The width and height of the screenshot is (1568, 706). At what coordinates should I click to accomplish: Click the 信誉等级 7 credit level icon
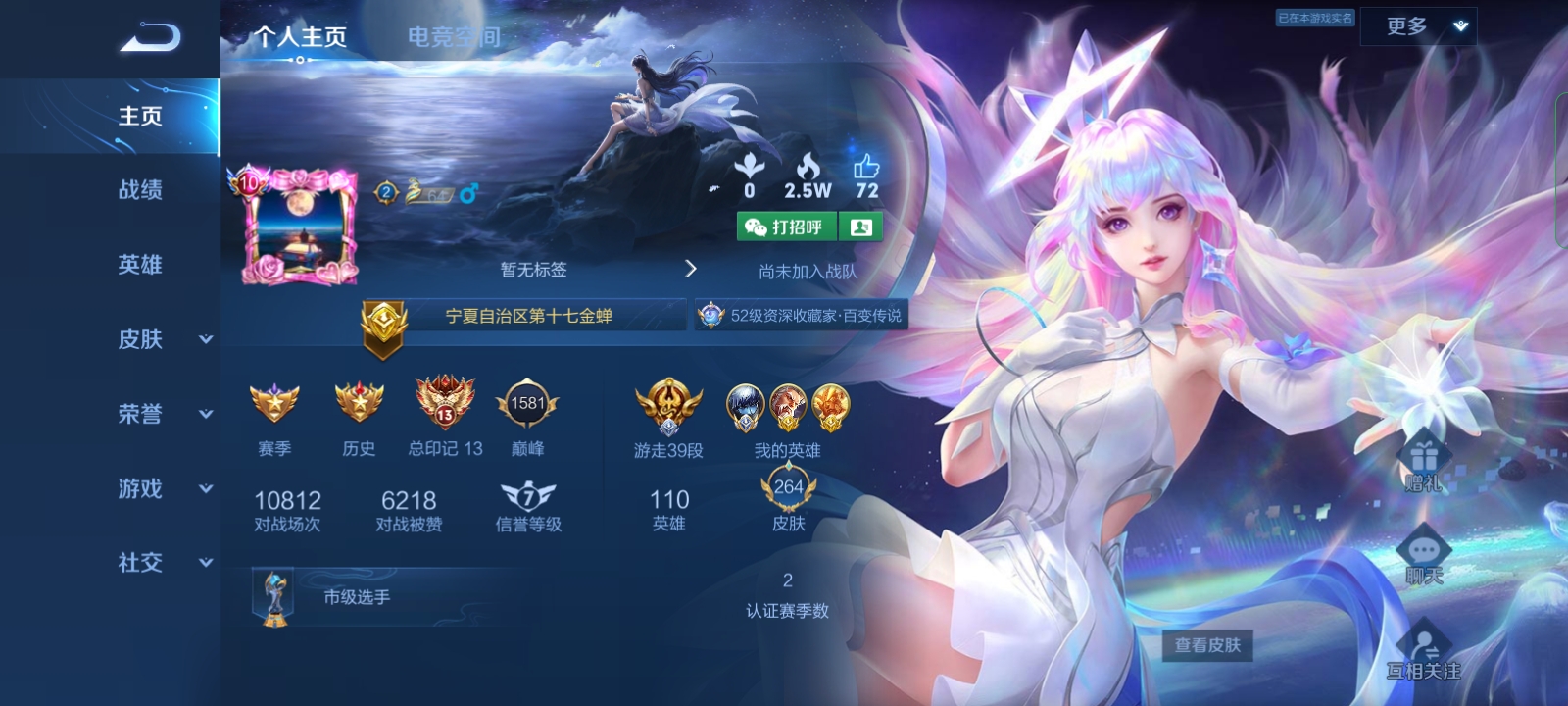click(x=526, y=500)
